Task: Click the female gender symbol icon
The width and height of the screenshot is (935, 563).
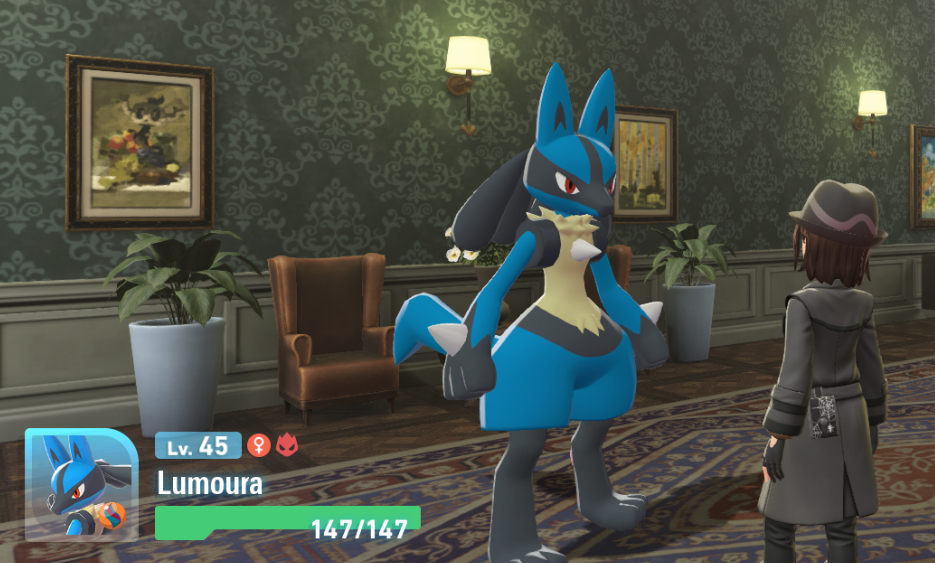Action: pos(258,445)
